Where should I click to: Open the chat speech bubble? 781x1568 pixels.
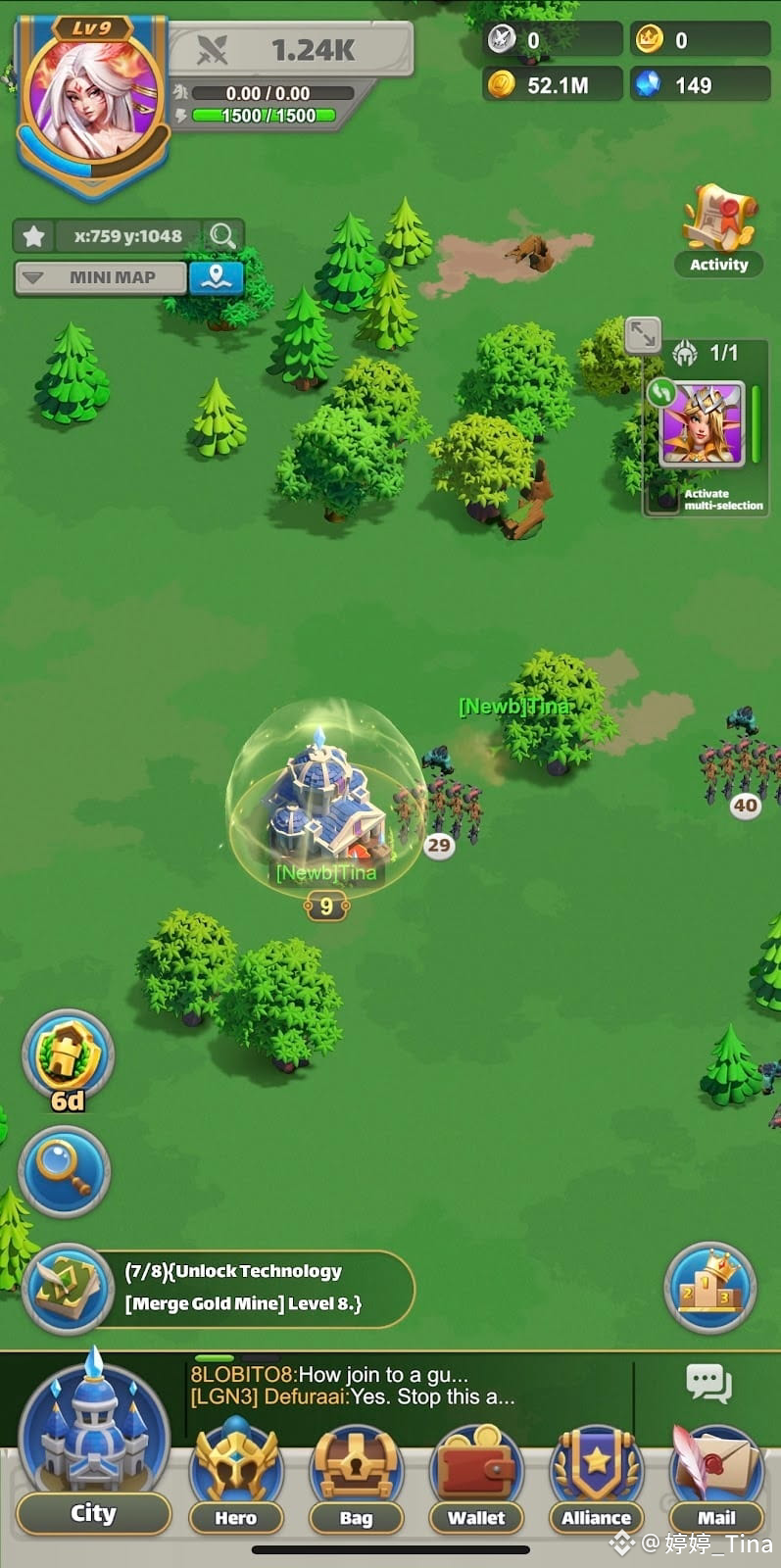coord(708,1384)
